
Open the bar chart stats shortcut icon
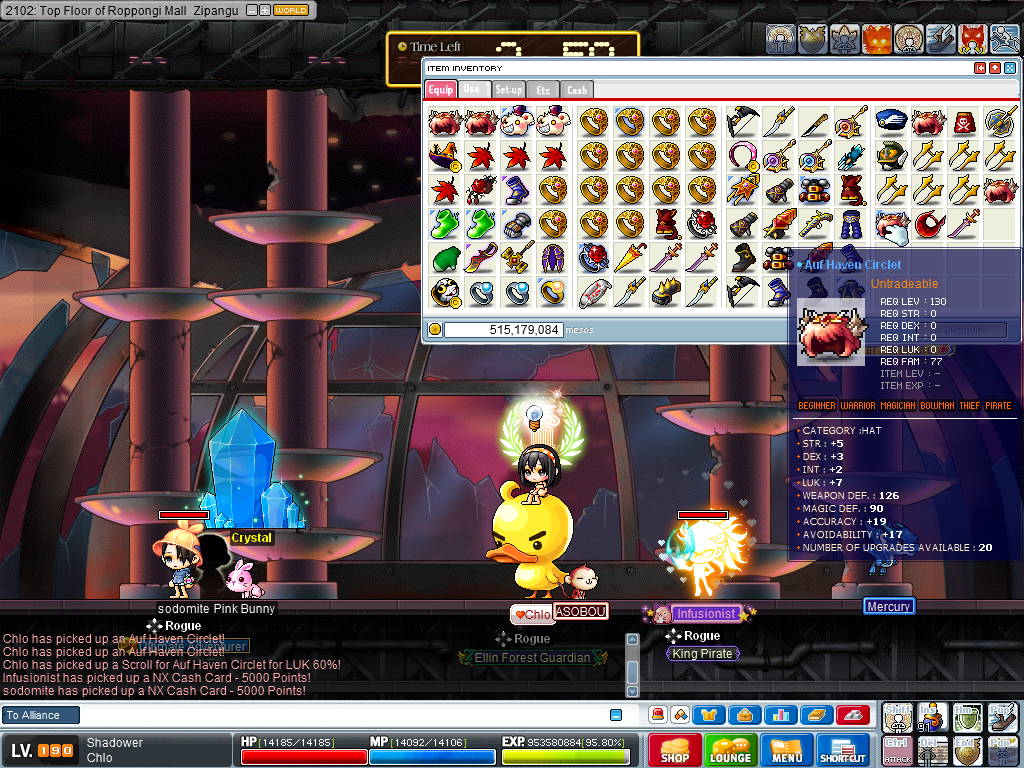[x=781, y=715]
